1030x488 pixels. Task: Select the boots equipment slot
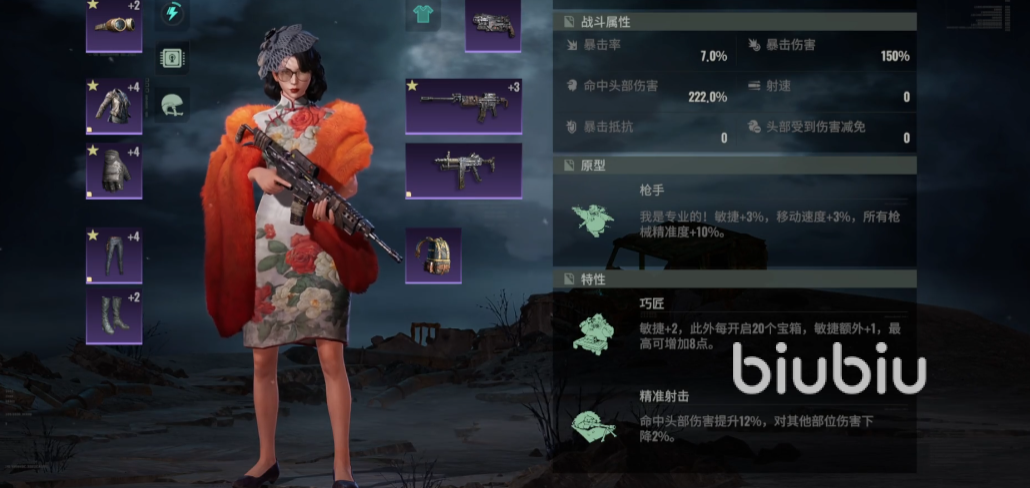click(114, 316)
